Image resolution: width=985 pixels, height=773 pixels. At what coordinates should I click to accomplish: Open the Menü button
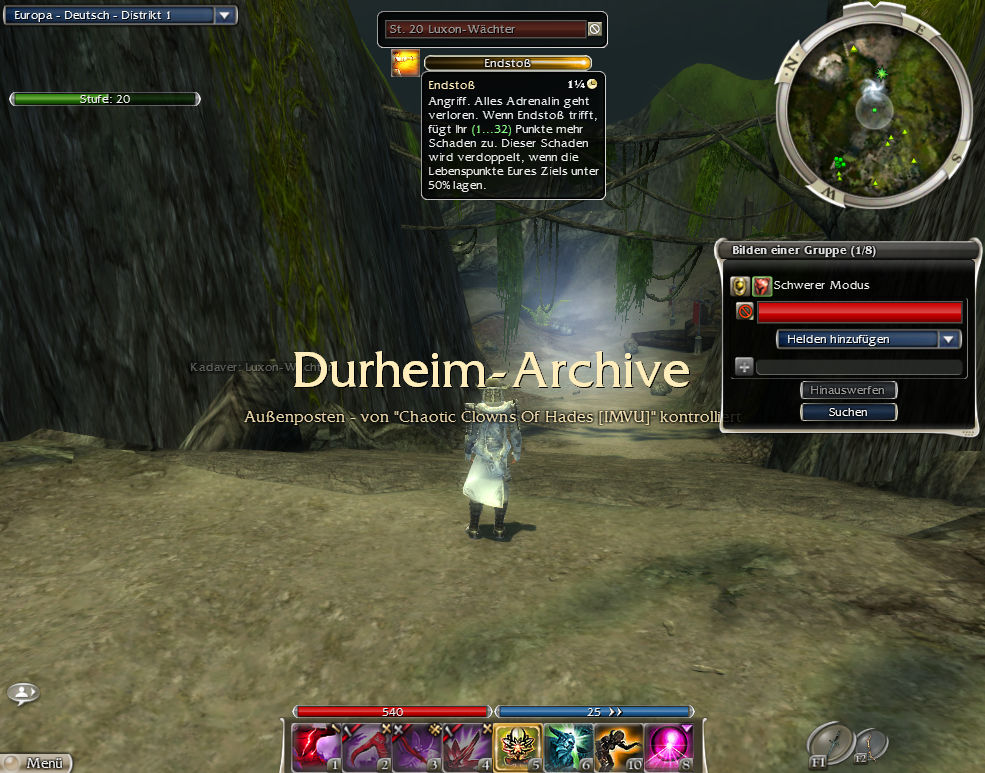point(38,763)
